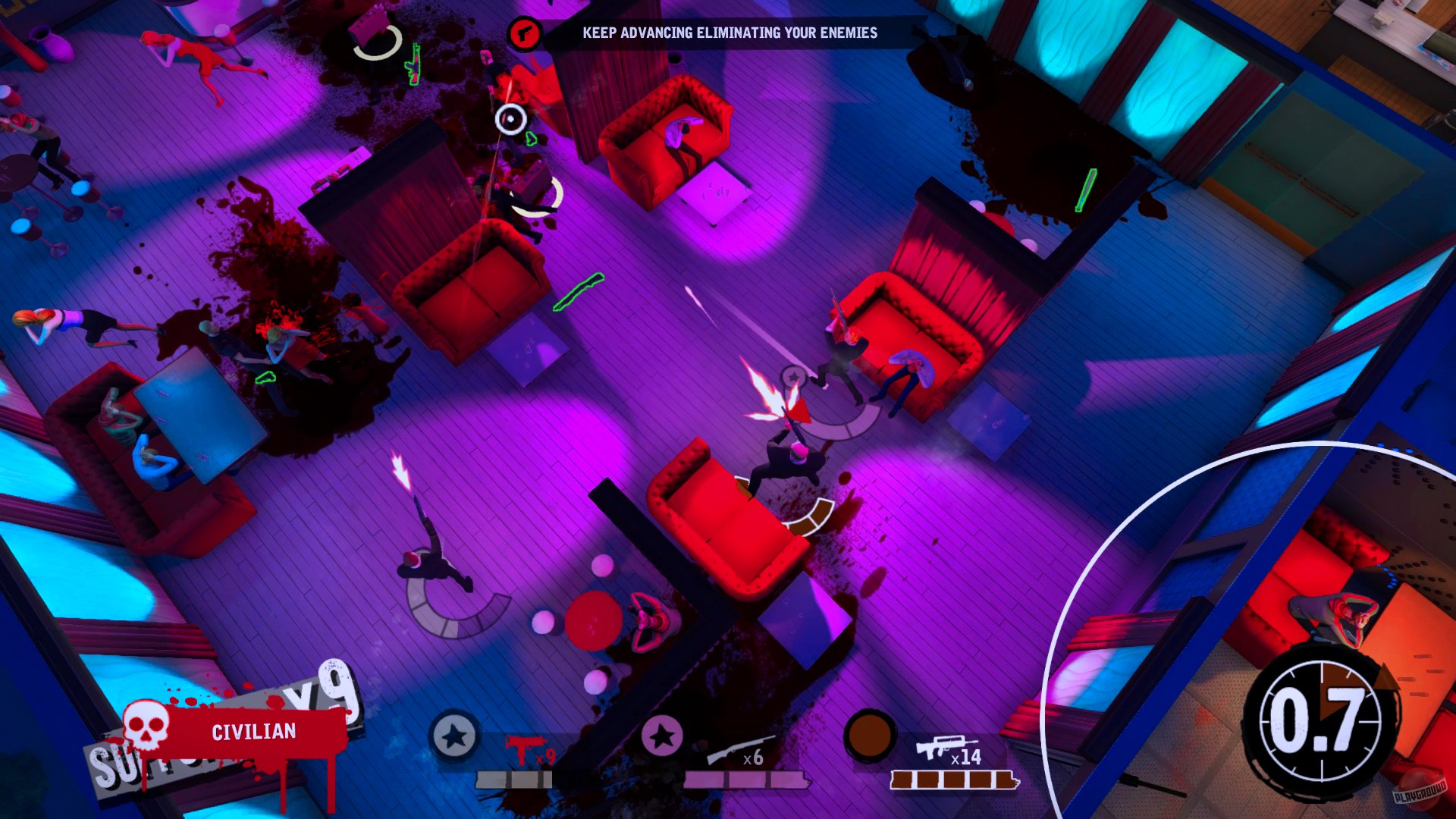Click the green Uzi pickup near the top bar

pyautogui.click(x=412, y=64)
